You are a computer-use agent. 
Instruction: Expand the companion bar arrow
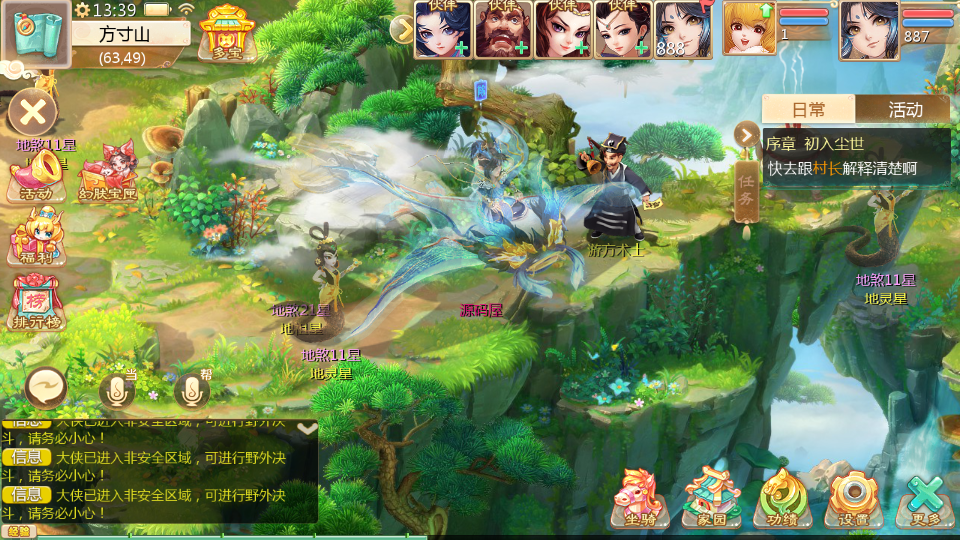402,30
